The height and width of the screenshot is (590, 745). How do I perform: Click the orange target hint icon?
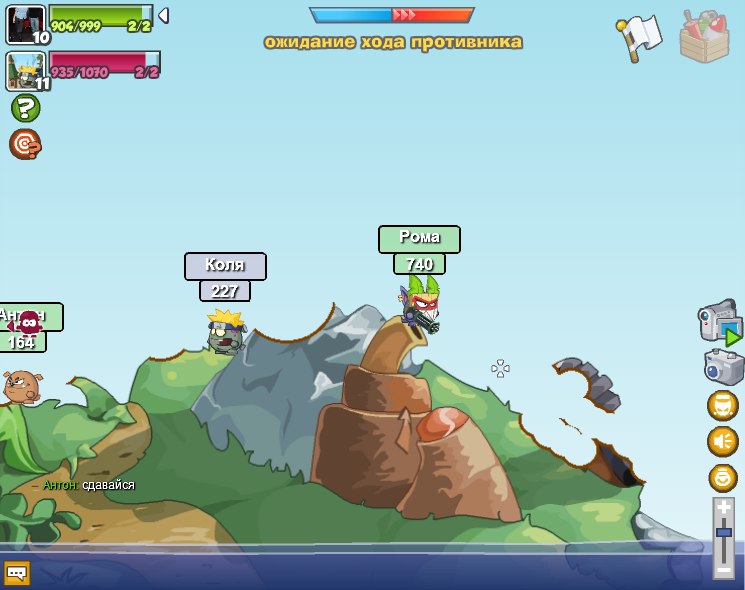click(x=25, y=144)
